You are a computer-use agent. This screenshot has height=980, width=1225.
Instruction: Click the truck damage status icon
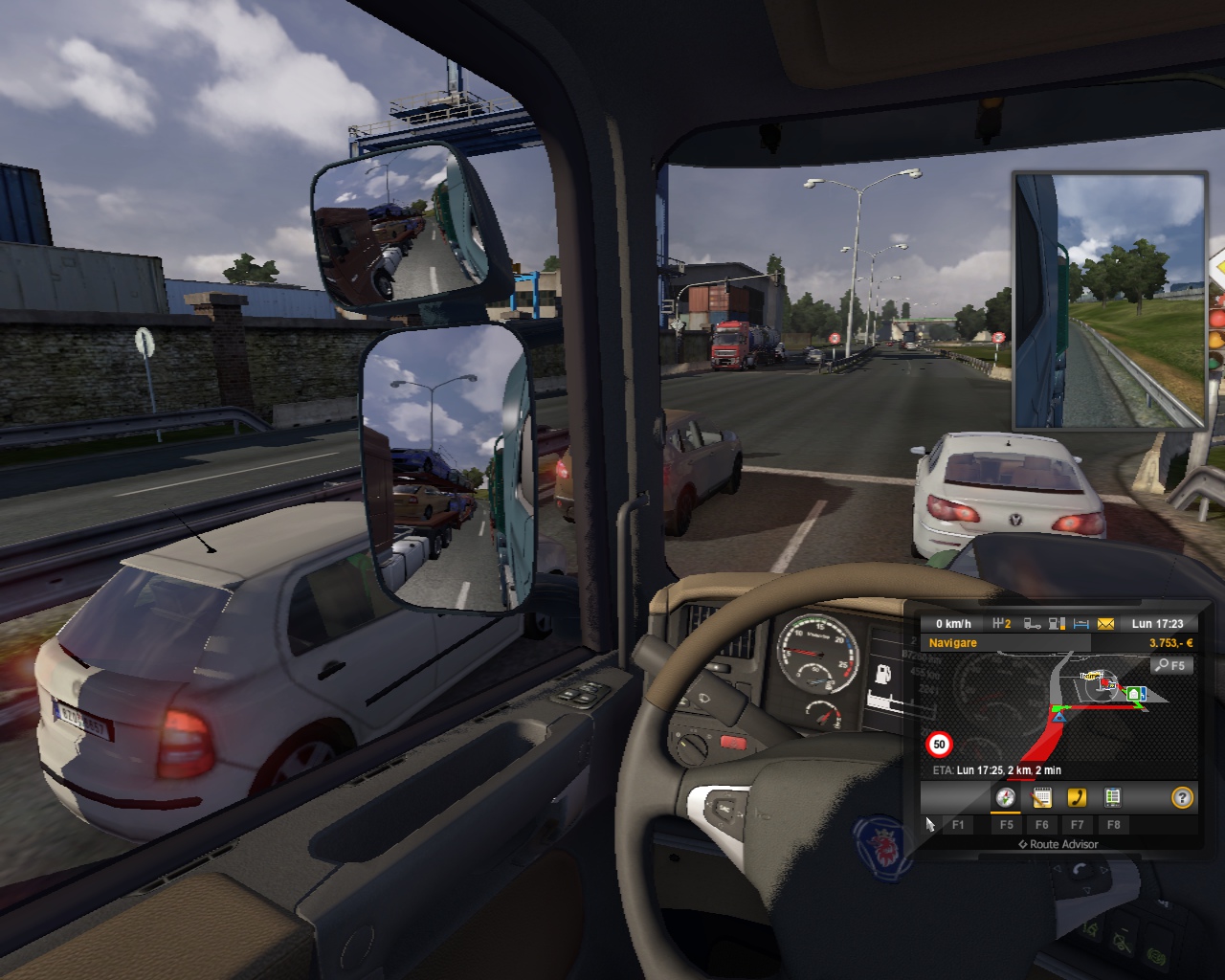pos(1033,624)
